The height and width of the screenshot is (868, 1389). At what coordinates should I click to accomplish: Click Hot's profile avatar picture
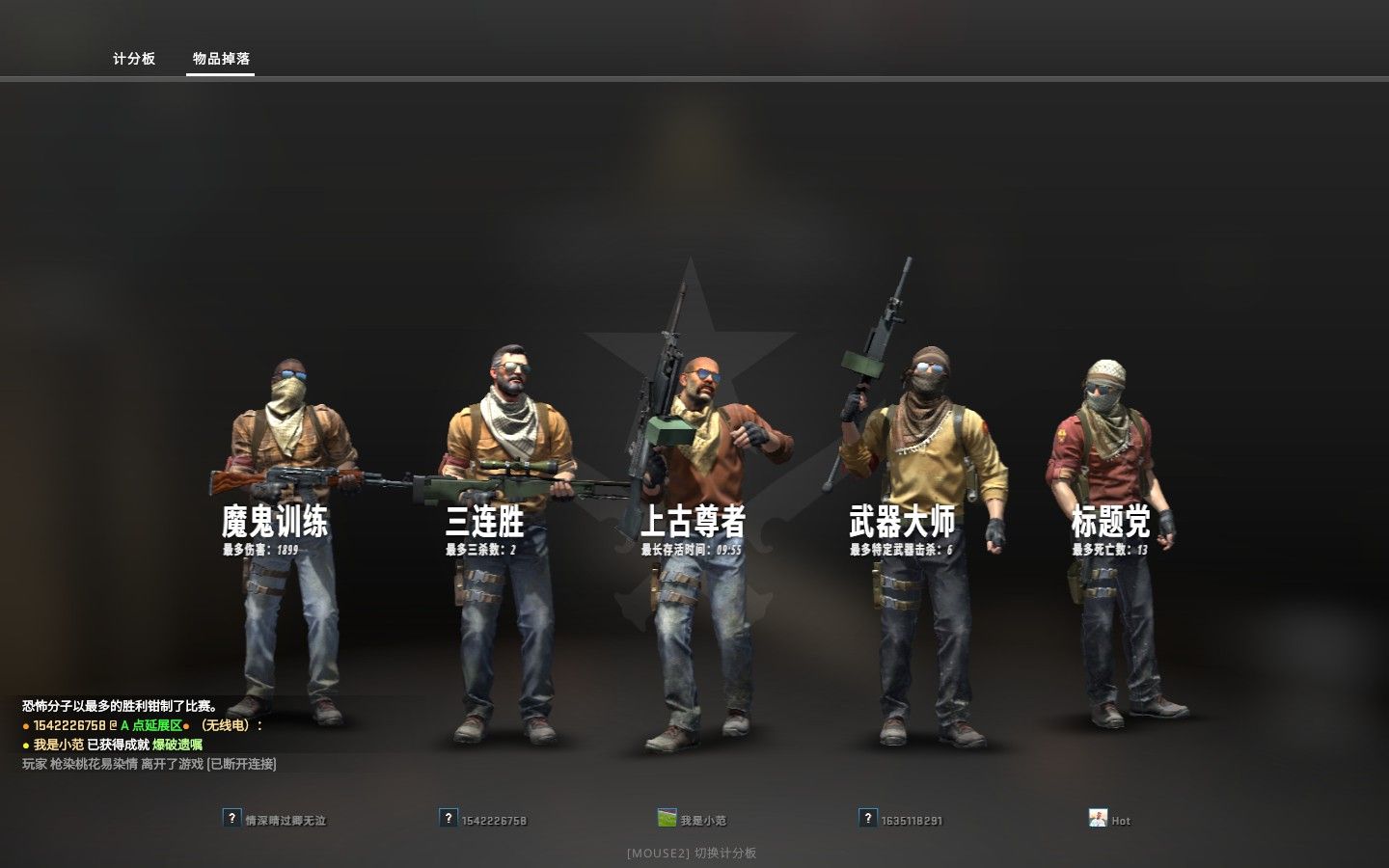pos(1098,819)
